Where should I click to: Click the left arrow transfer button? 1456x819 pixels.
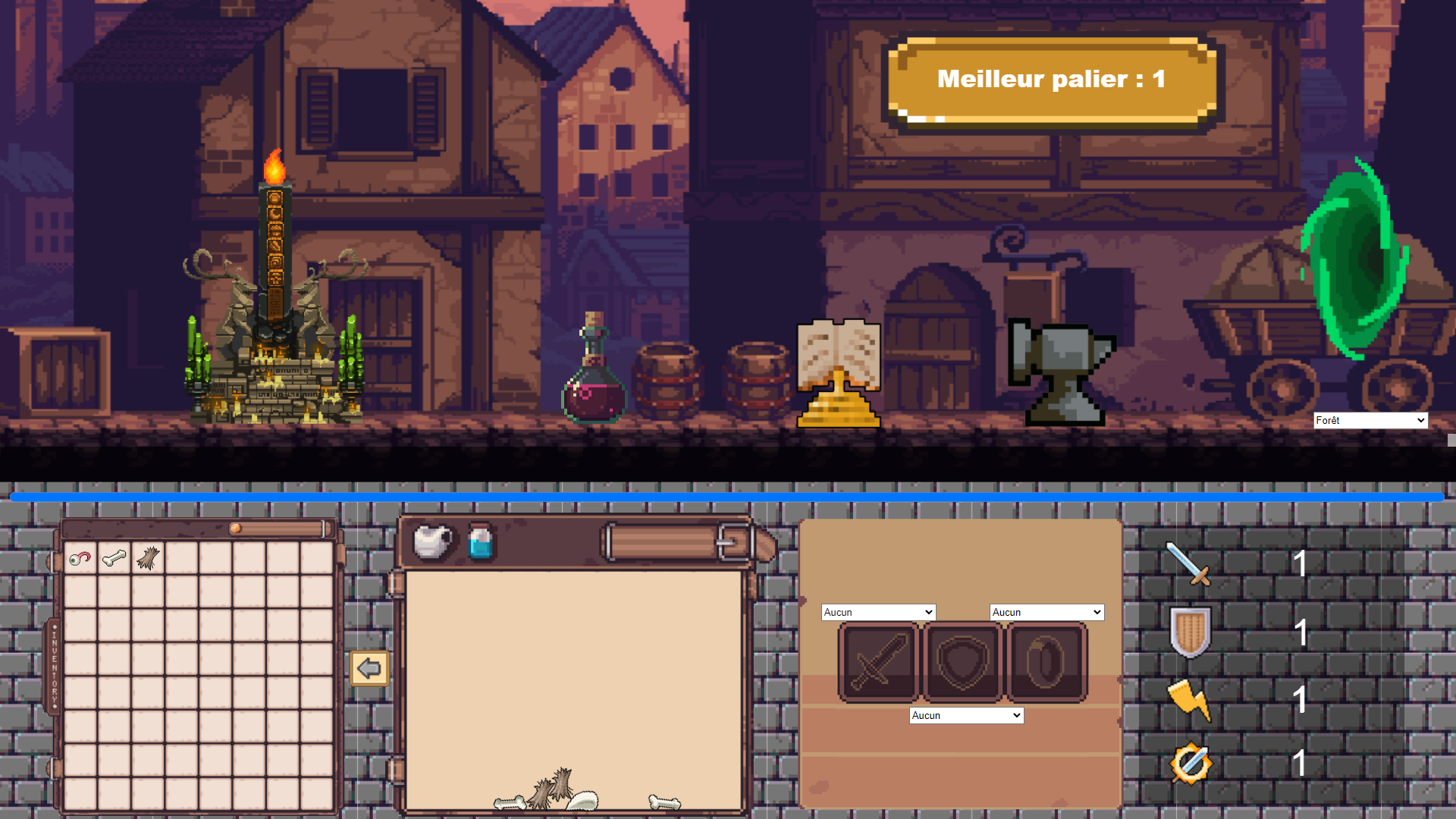coord(369,668)
